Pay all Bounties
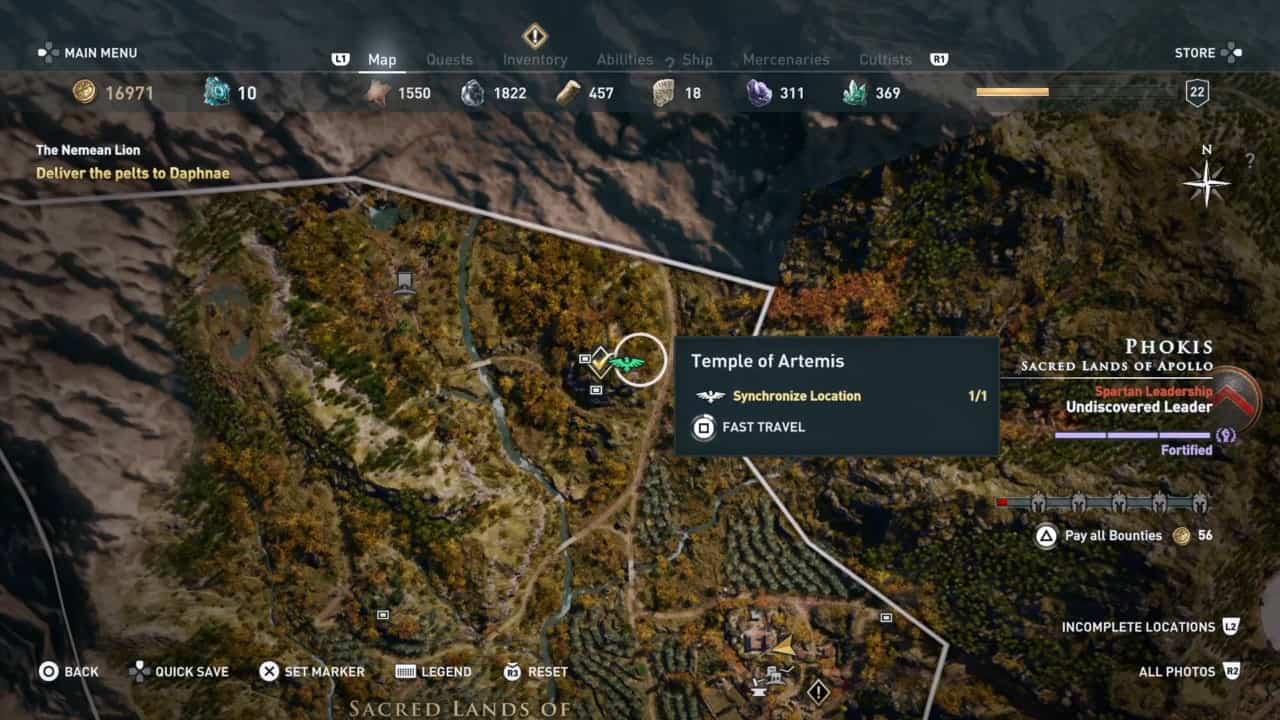This screenshot has height=720, width=1280. 1112,536
